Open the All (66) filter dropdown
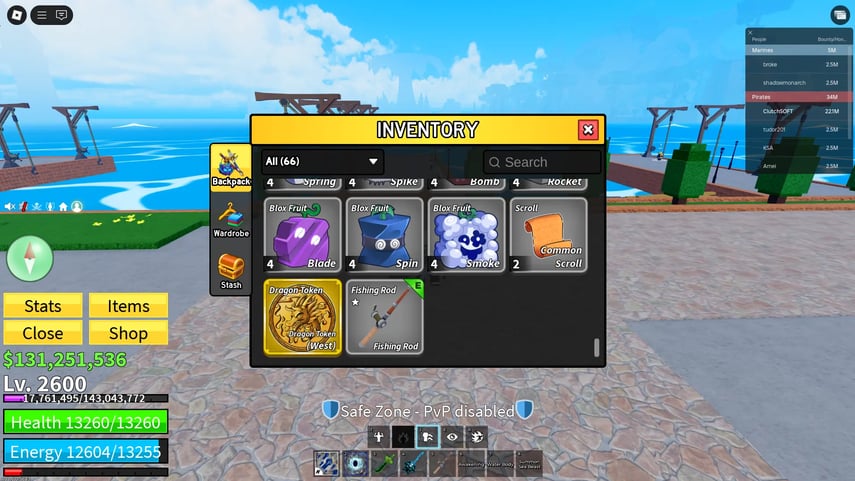The width and height of the screenshot is (855, 481). pos(322,161)
